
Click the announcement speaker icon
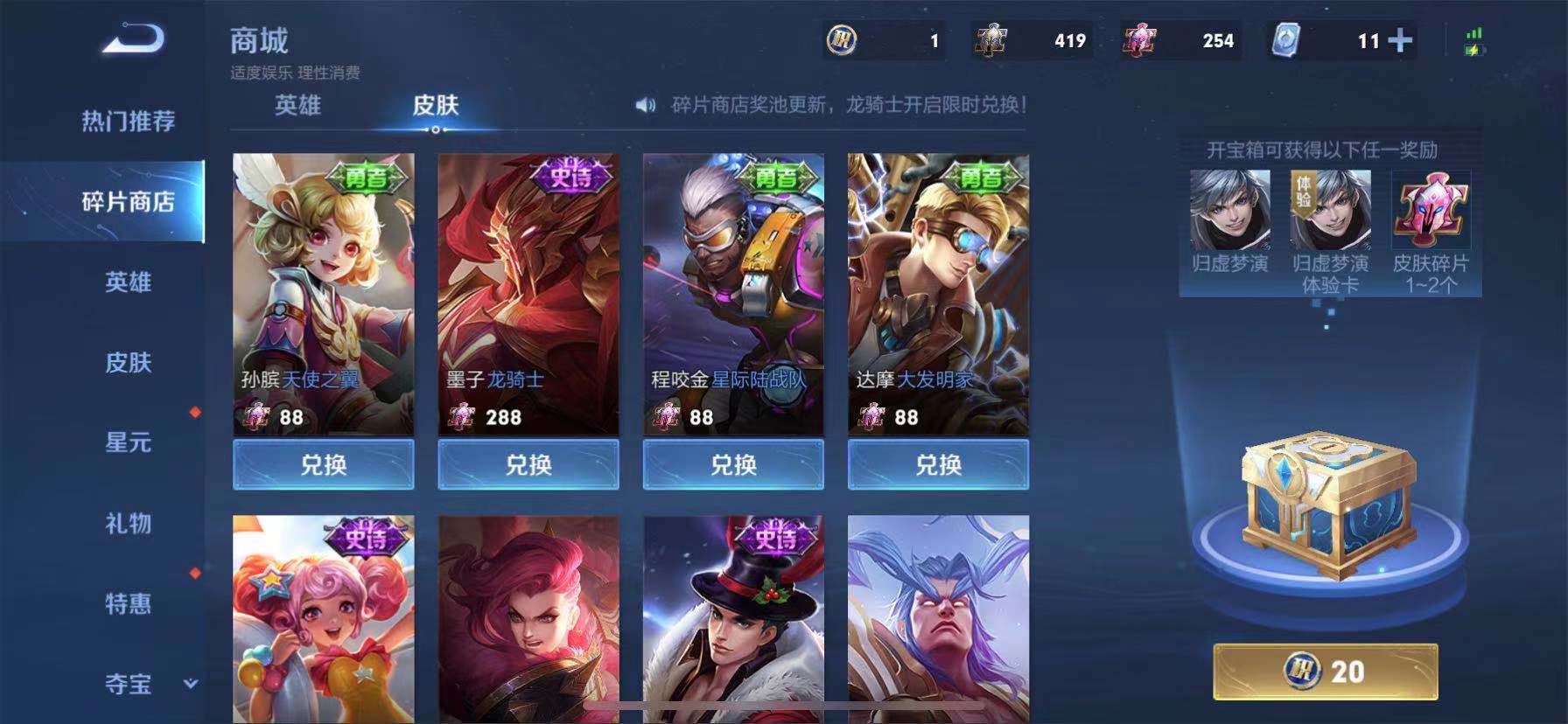pos(645,104)
